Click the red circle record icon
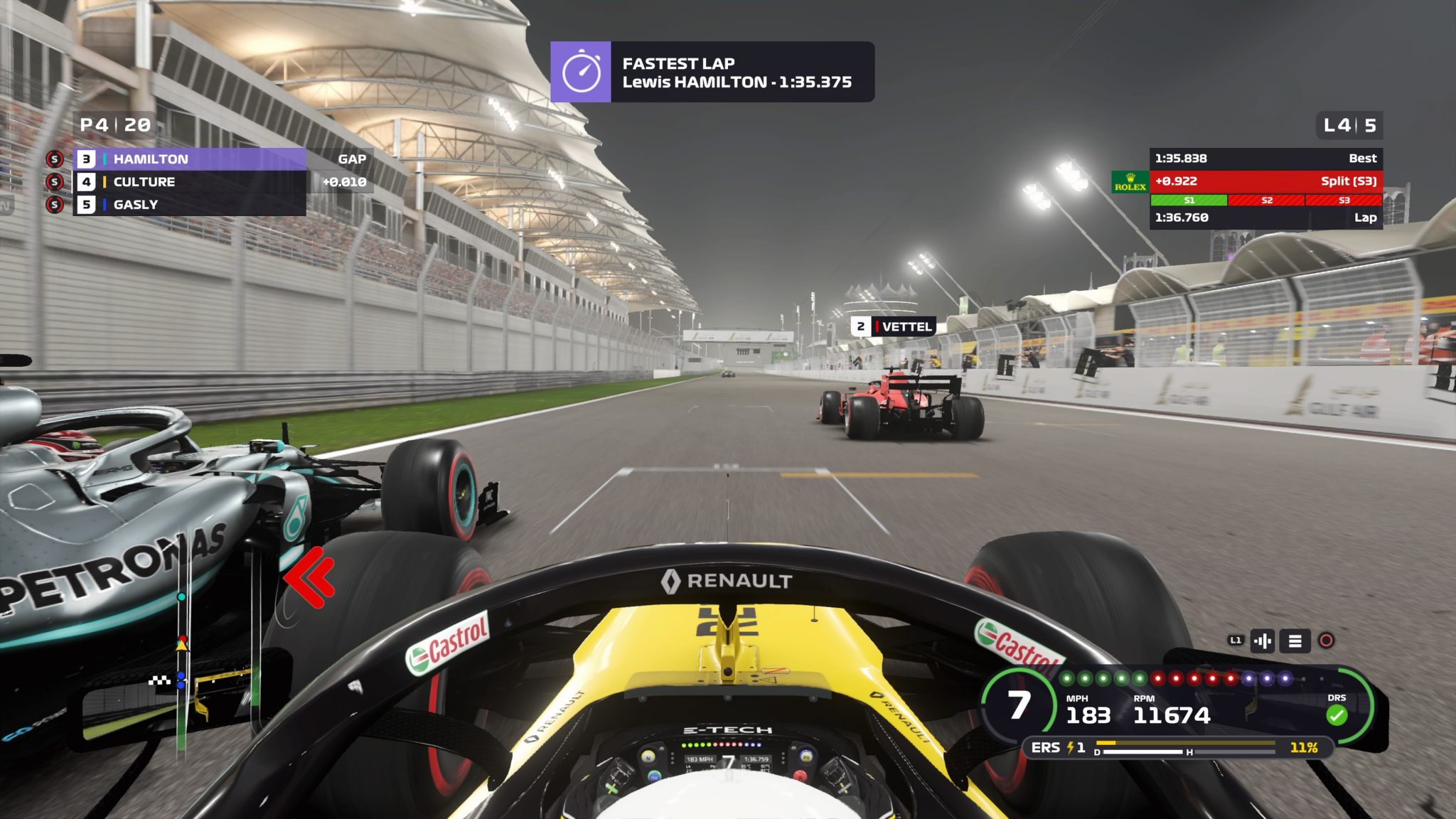This screenshot has width=1456, height=819. point(1326,641)
